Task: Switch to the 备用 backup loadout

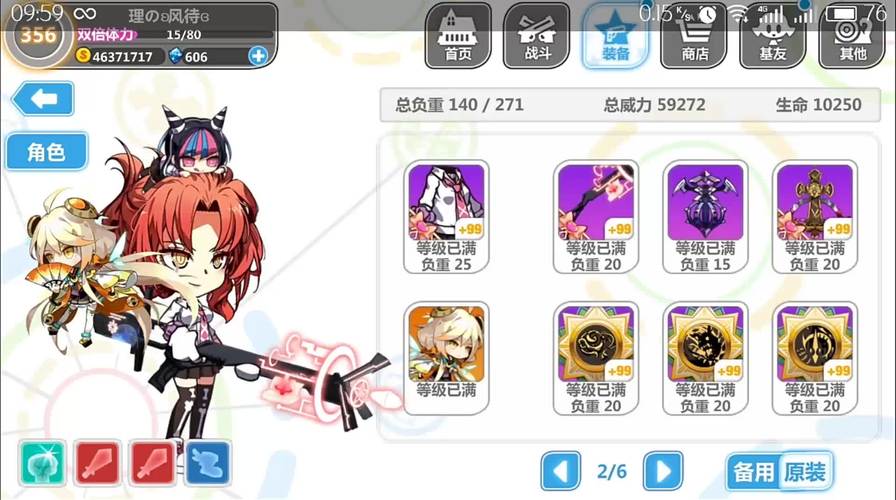Action: [753, 472]
